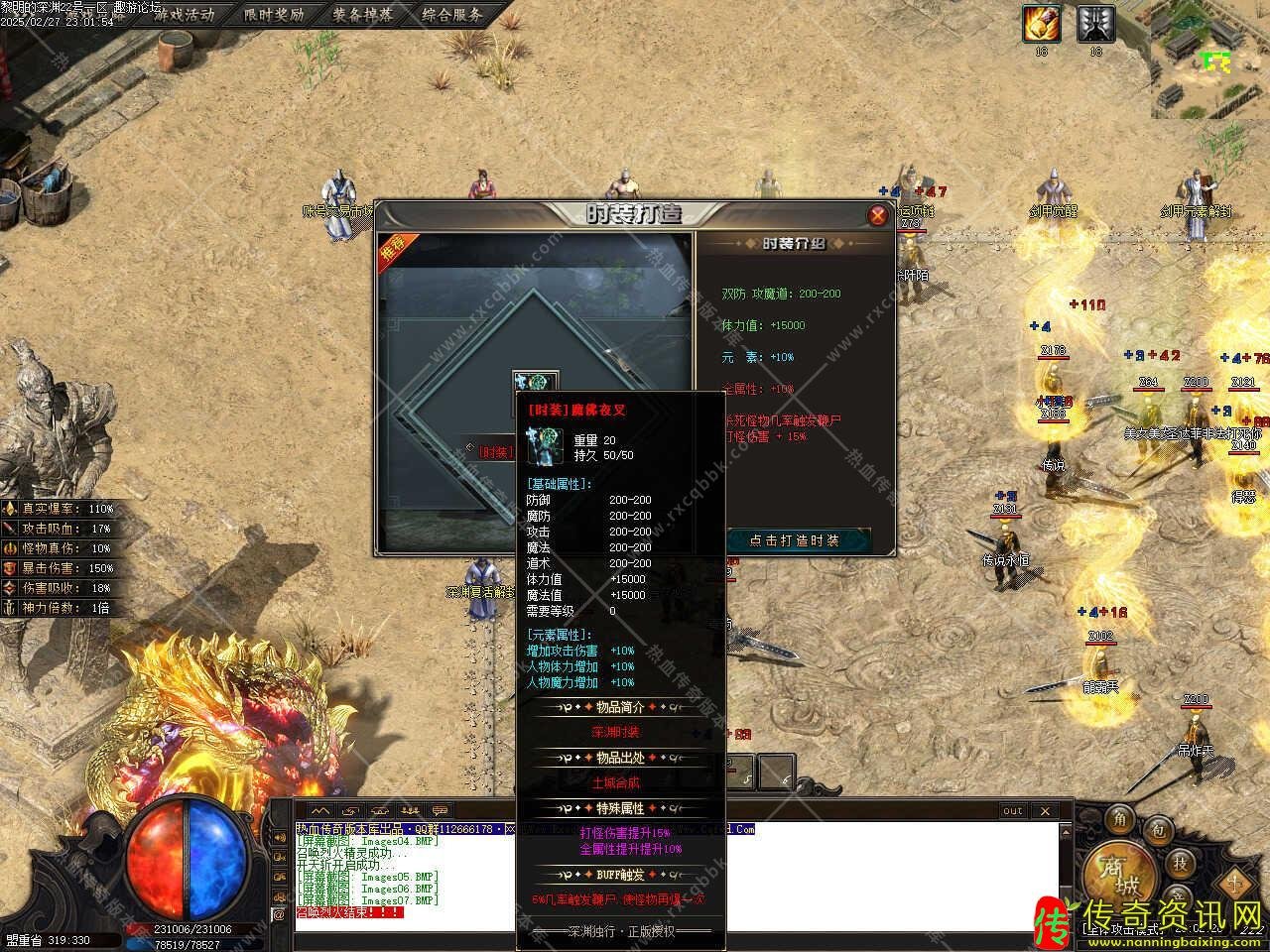Click the diamond-shaped button beside the skills button

pyautogui.click(x=1233, y=879)
